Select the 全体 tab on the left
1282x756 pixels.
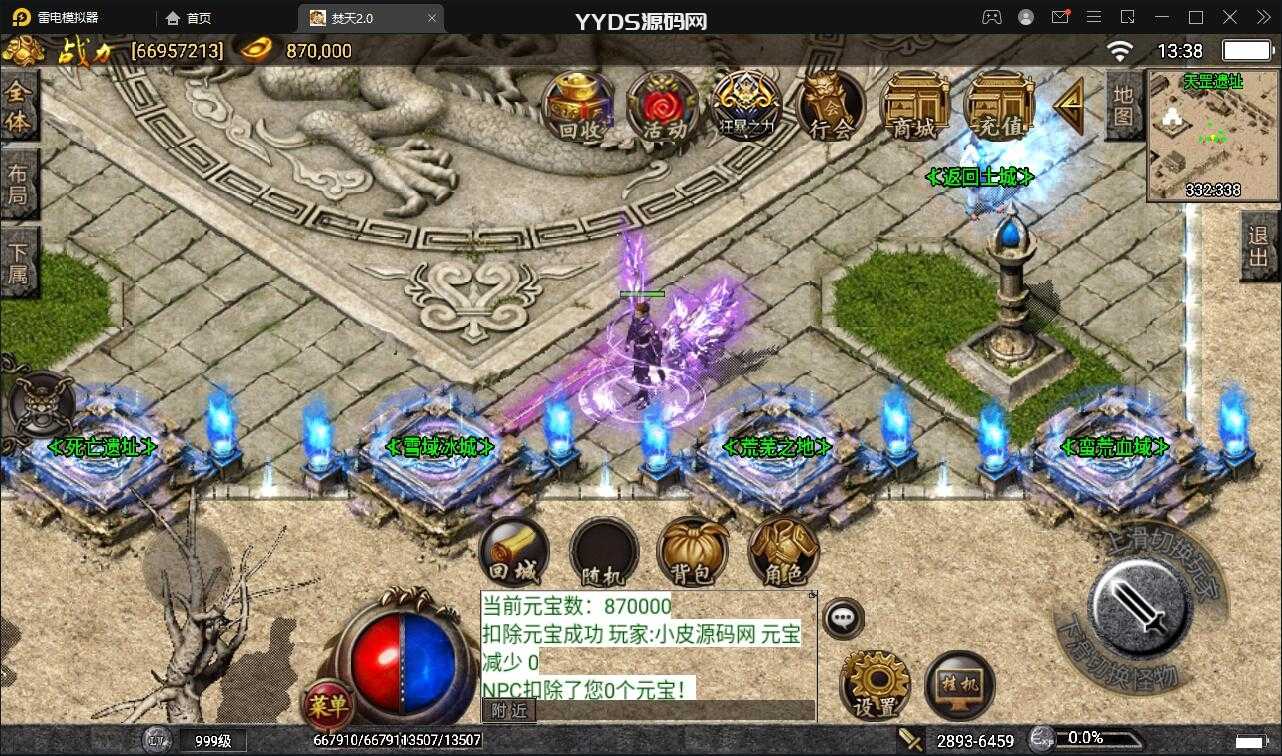(18, 106)
